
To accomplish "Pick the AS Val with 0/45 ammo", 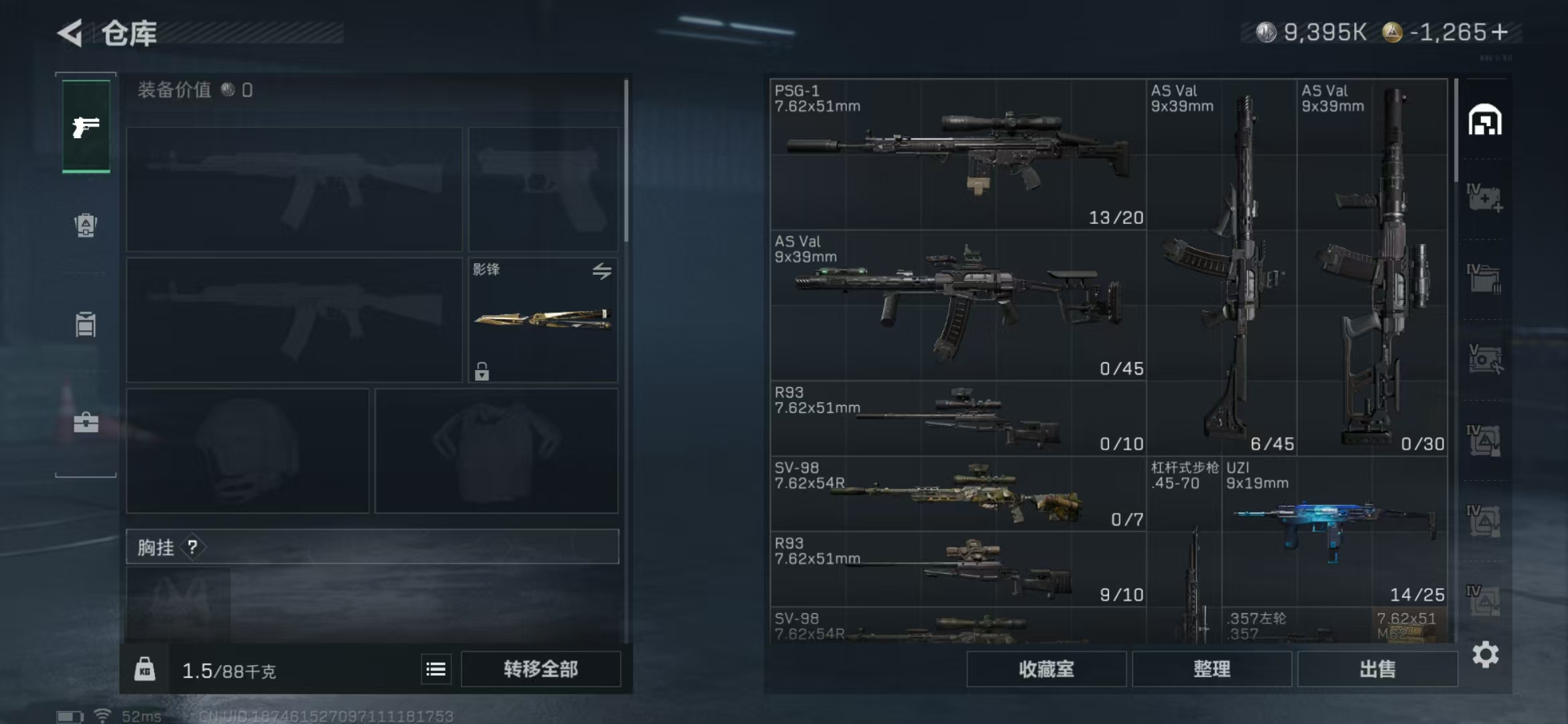I will click(958, 306).
